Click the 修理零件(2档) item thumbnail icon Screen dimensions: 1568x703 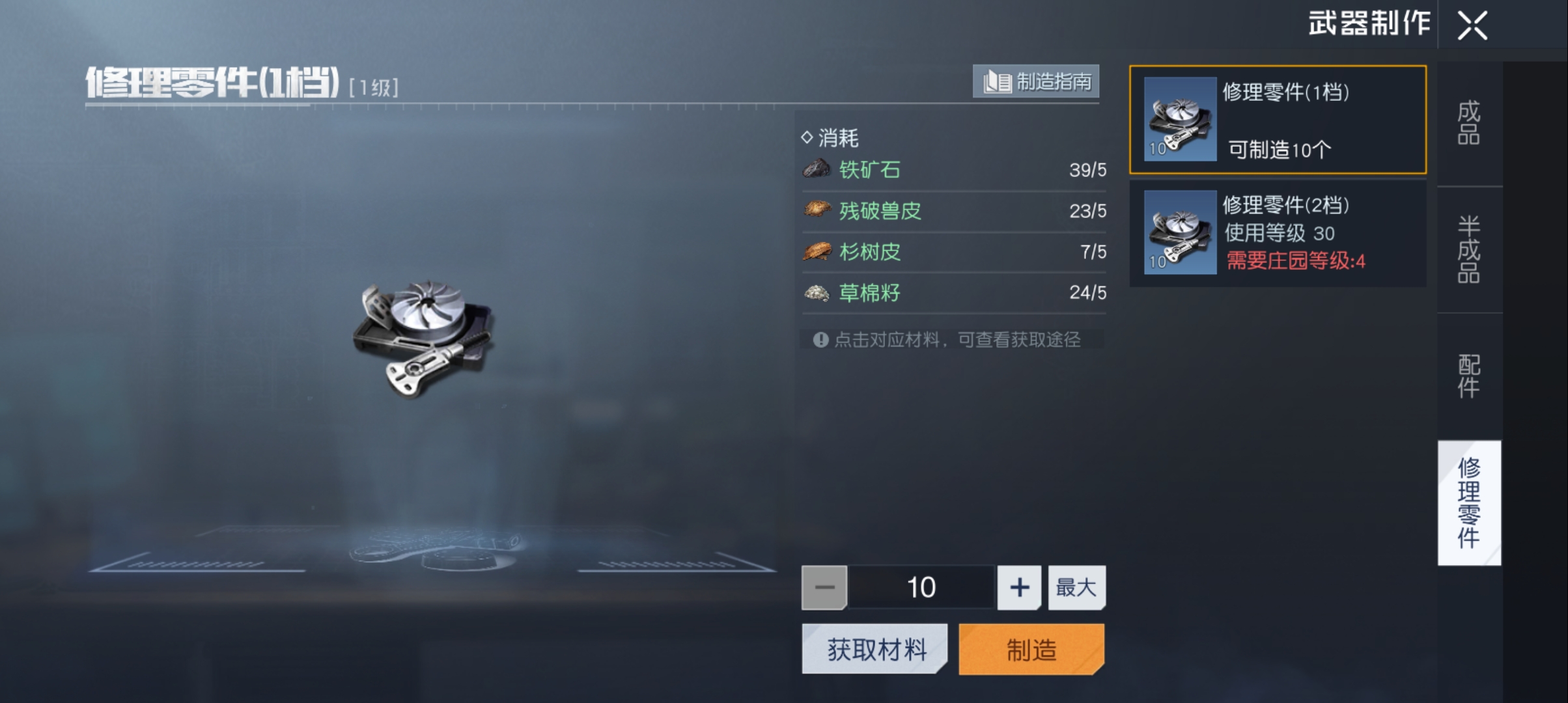click(1179, 234)
